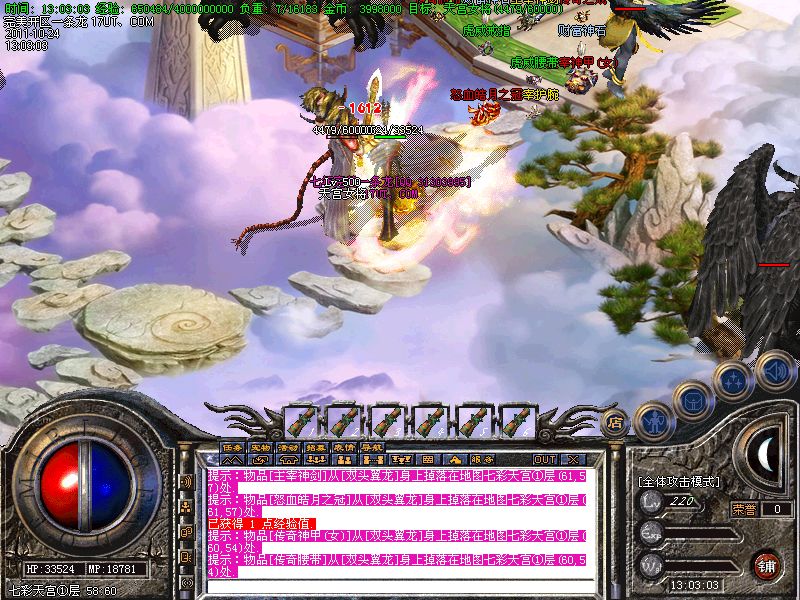
Task: Open the red 铺 stall button
Action: pos(767,565)
